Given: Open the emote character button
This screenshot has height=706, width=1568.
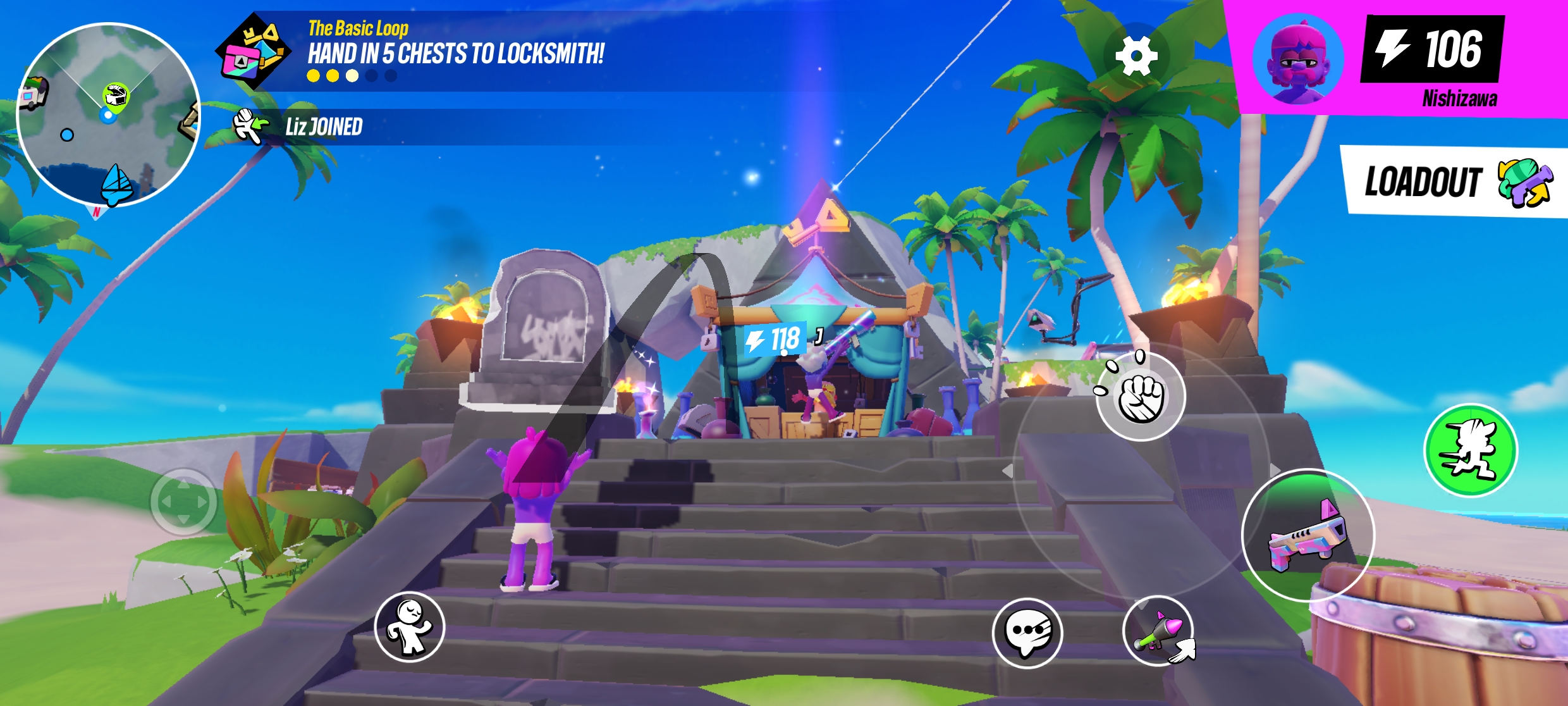Looking at the screenshot, I should click(410, 627).
